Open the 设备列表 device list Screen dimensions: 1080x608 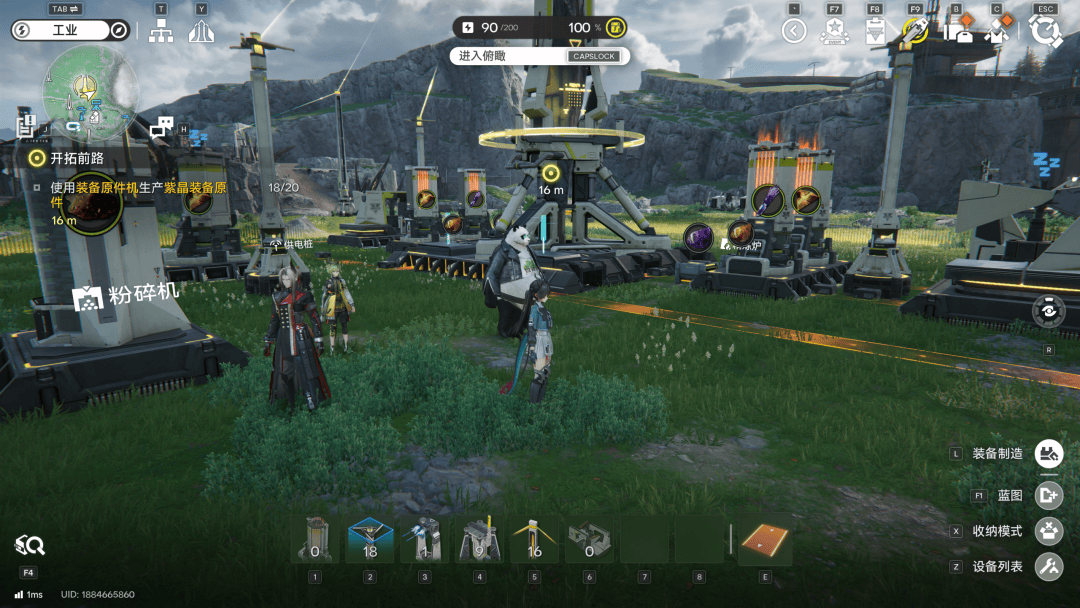pyautogui.click(x=1048, y=567)
